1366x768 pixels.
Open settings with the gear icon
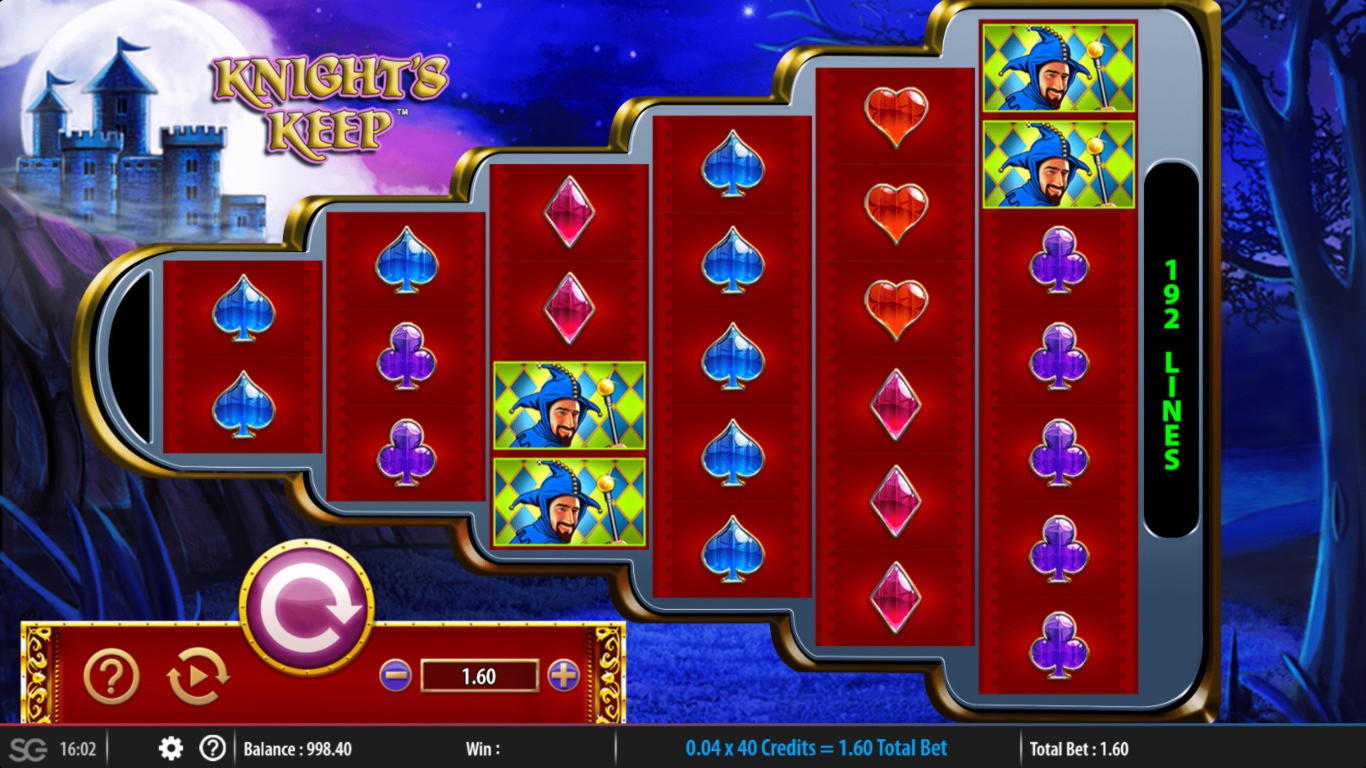171,748
